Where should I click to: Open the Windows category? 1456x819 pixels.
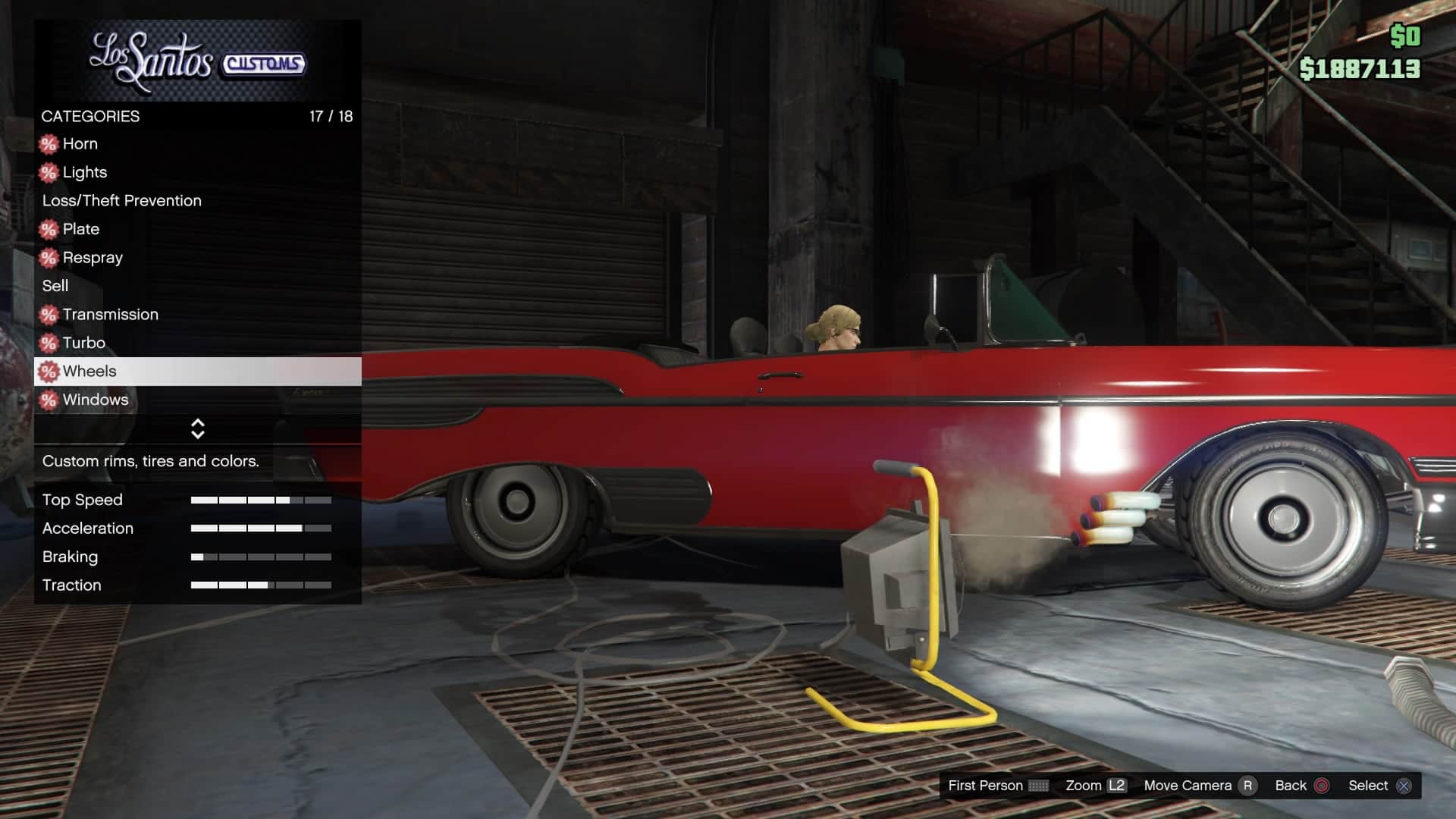[96, 400]
